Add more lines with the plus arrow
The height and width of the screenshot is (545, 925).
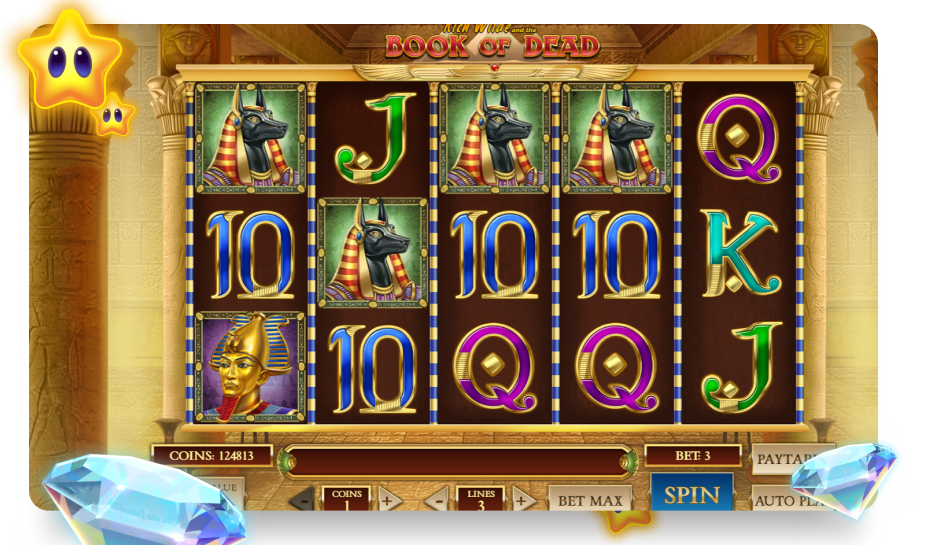(x=521, y=500)
